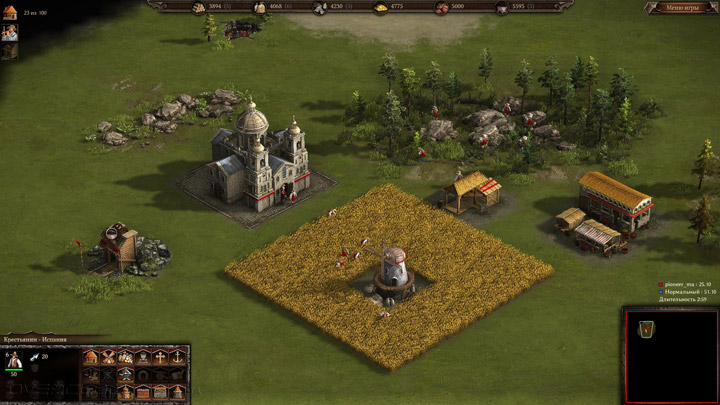Image resolution: width=720 pixels, height=405 pixels.
Task: Select the warehouse sacks build icon
Action: point(126,357)
